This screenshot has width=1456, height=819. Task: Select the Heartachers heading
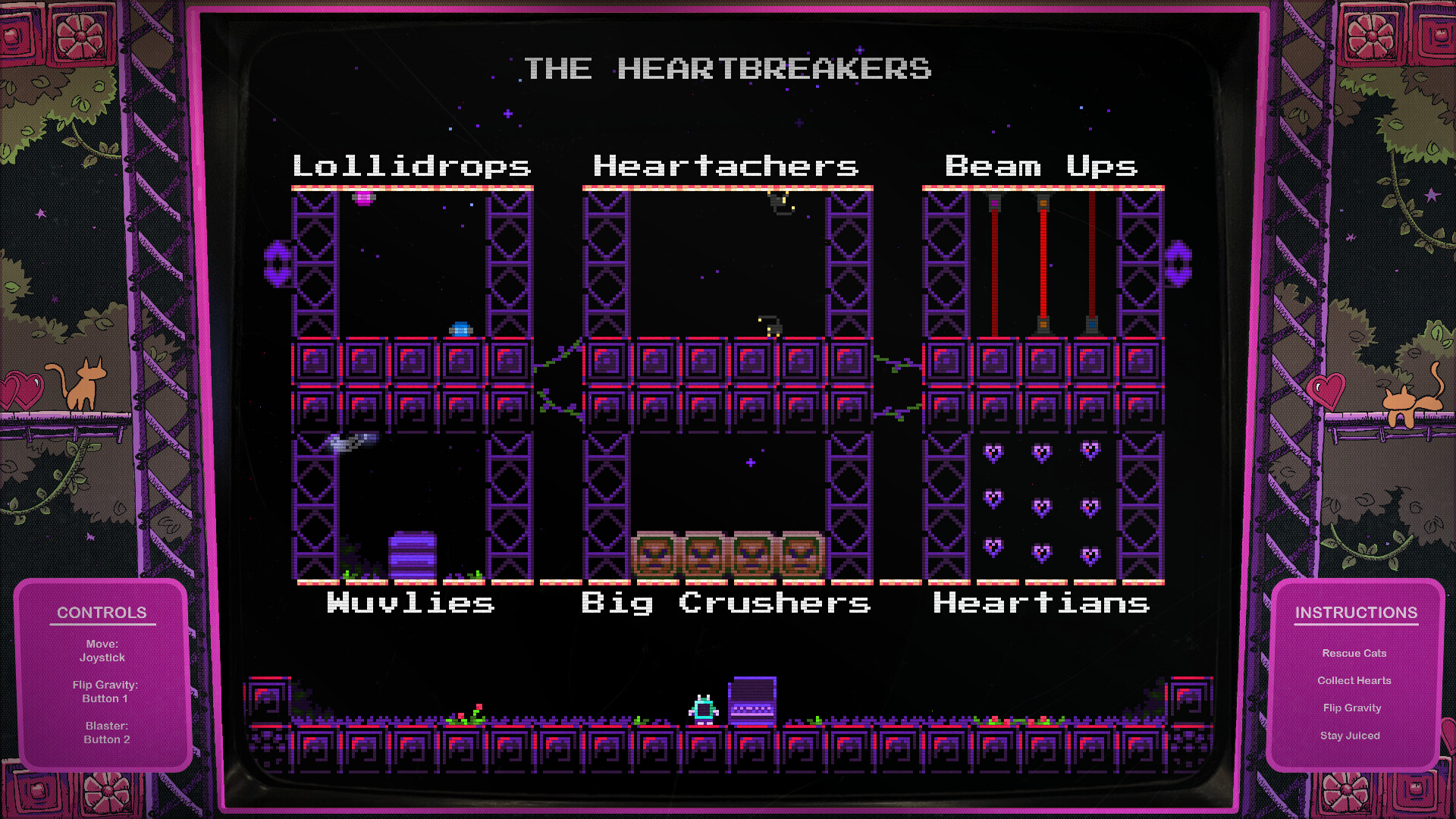click(x=725, y=166)
